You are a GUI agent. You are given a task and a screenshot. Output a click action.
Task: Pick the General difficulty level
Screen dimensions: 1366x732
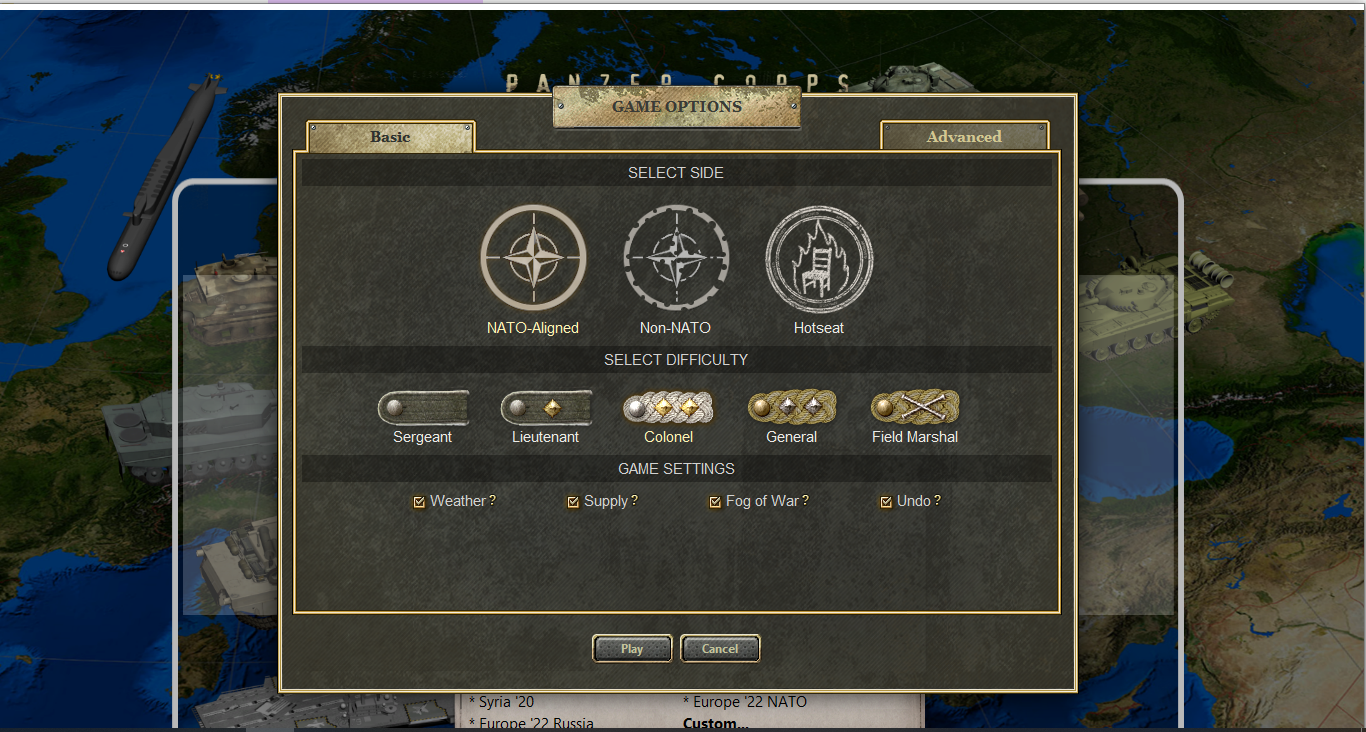[x=792, y=408]
